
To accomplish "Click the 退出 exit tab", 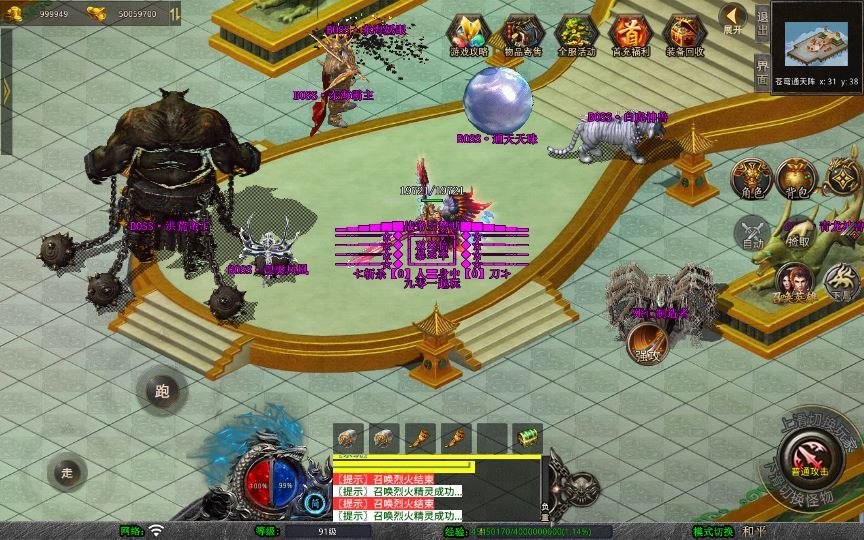I will (x=763, y=21).
